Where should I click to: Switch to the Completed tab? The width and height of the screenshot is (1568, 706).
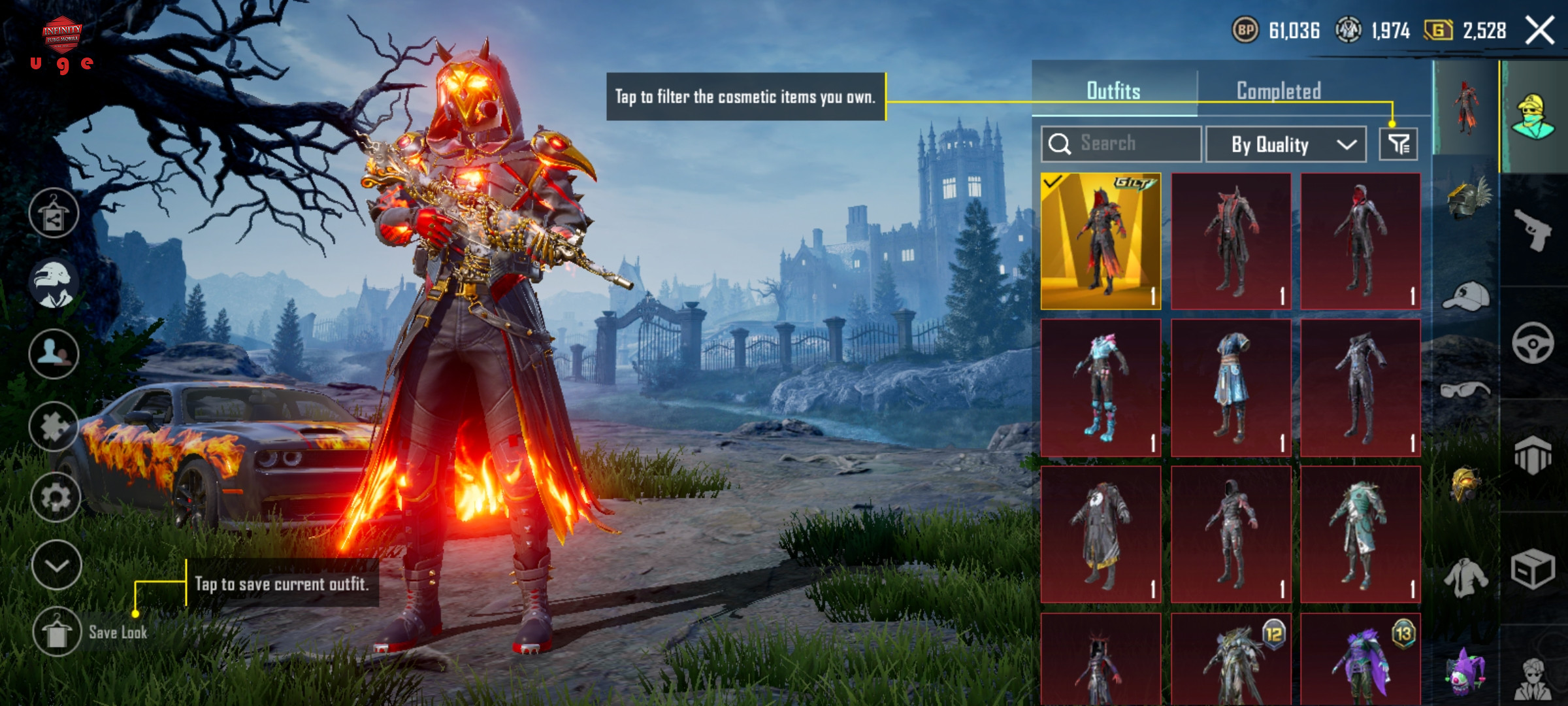(1279, 91)
